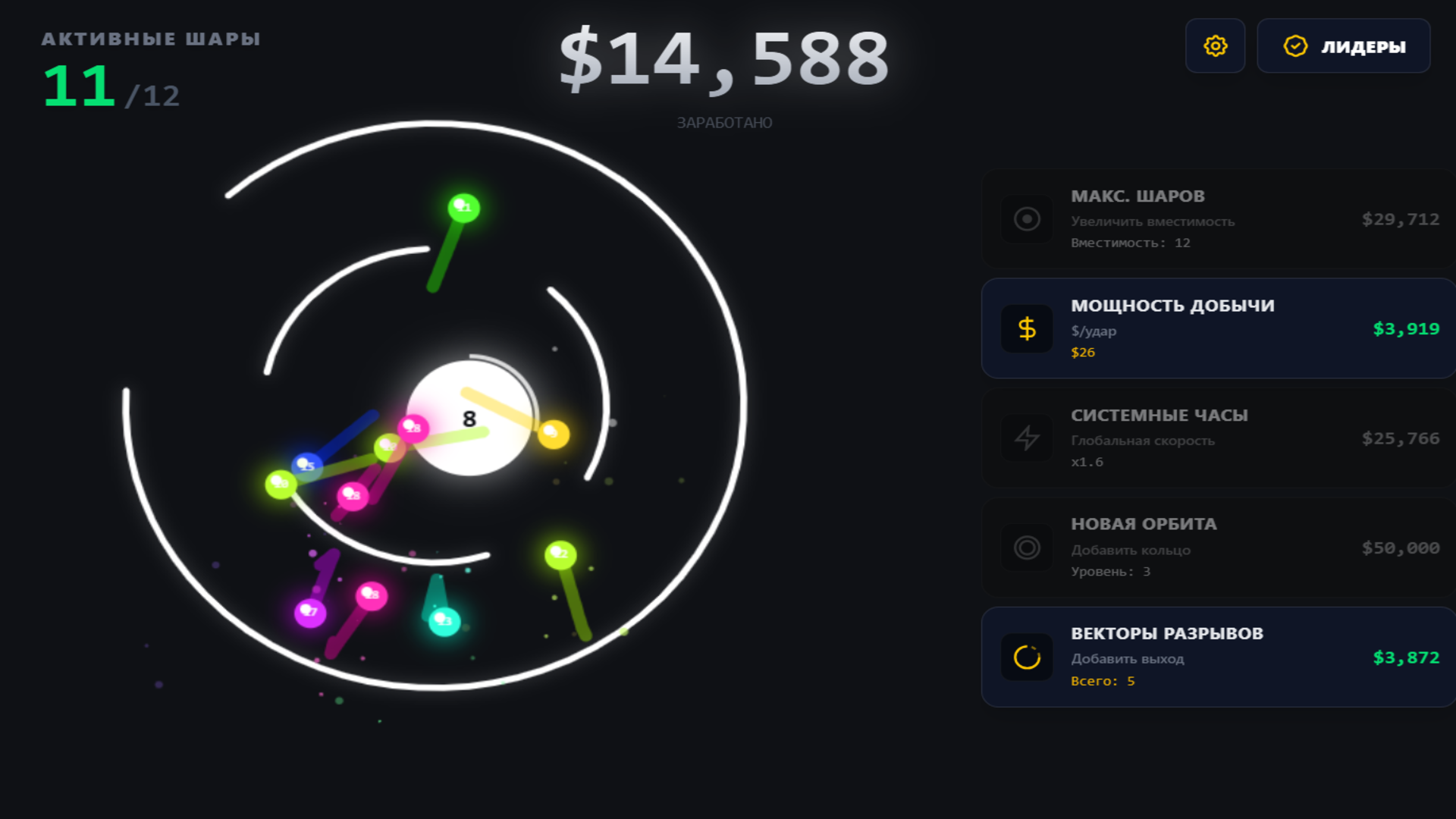Click the badge icon inside ЛИДЕРЫ button

tap(1294, 45)
